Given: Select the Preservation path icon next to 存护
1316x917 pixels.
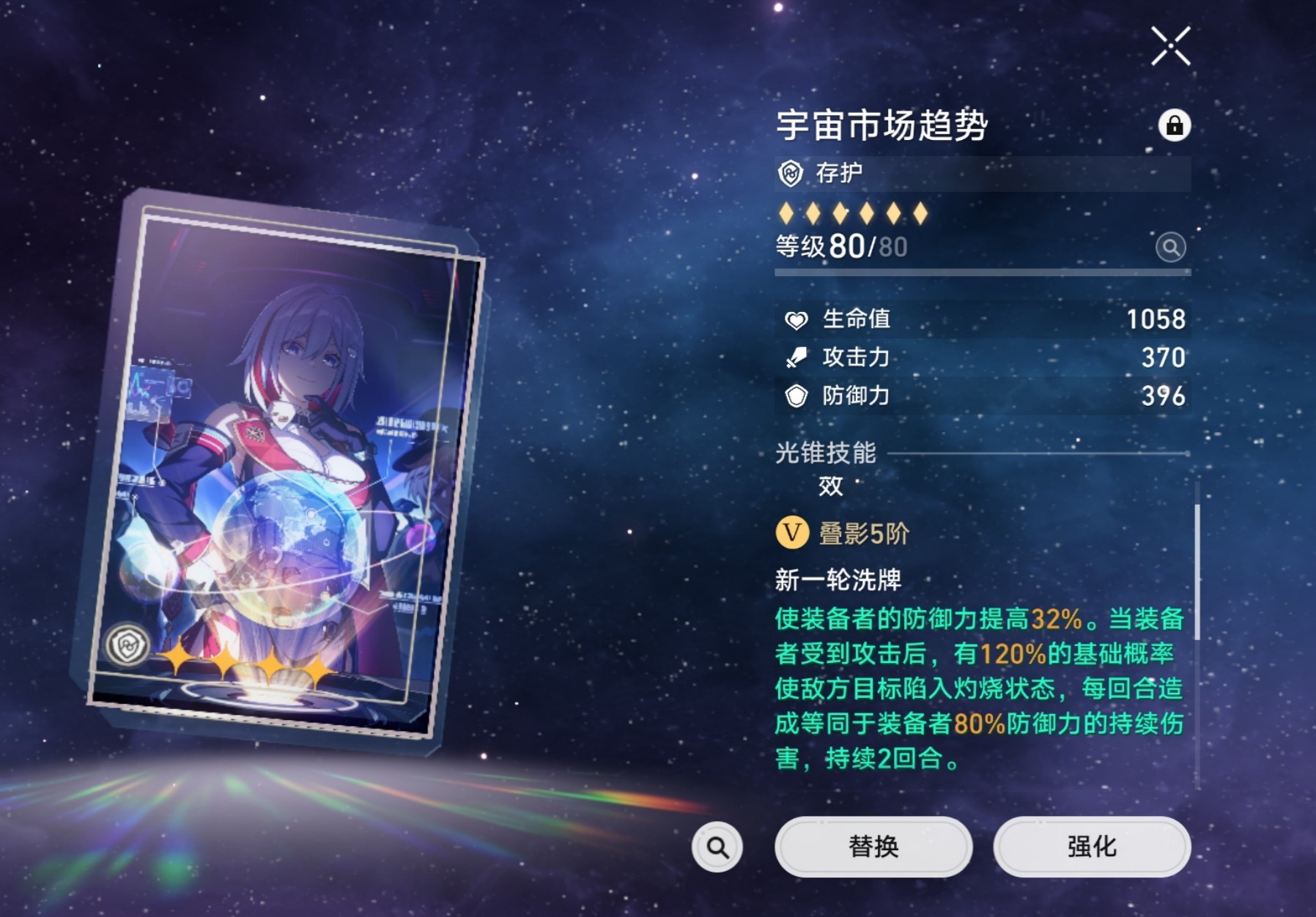Looking at the screenshot, I should 793,172.
